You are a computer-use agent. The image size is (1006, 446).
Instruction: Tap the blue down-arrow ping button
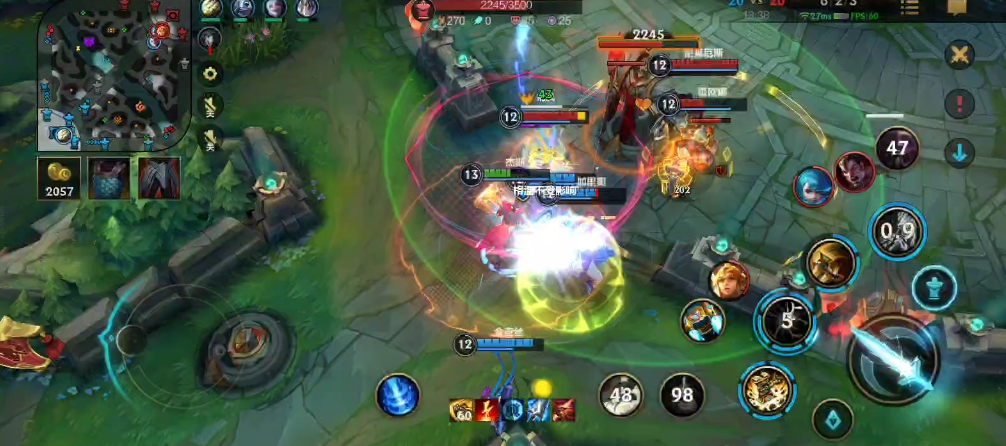[959, 153]
